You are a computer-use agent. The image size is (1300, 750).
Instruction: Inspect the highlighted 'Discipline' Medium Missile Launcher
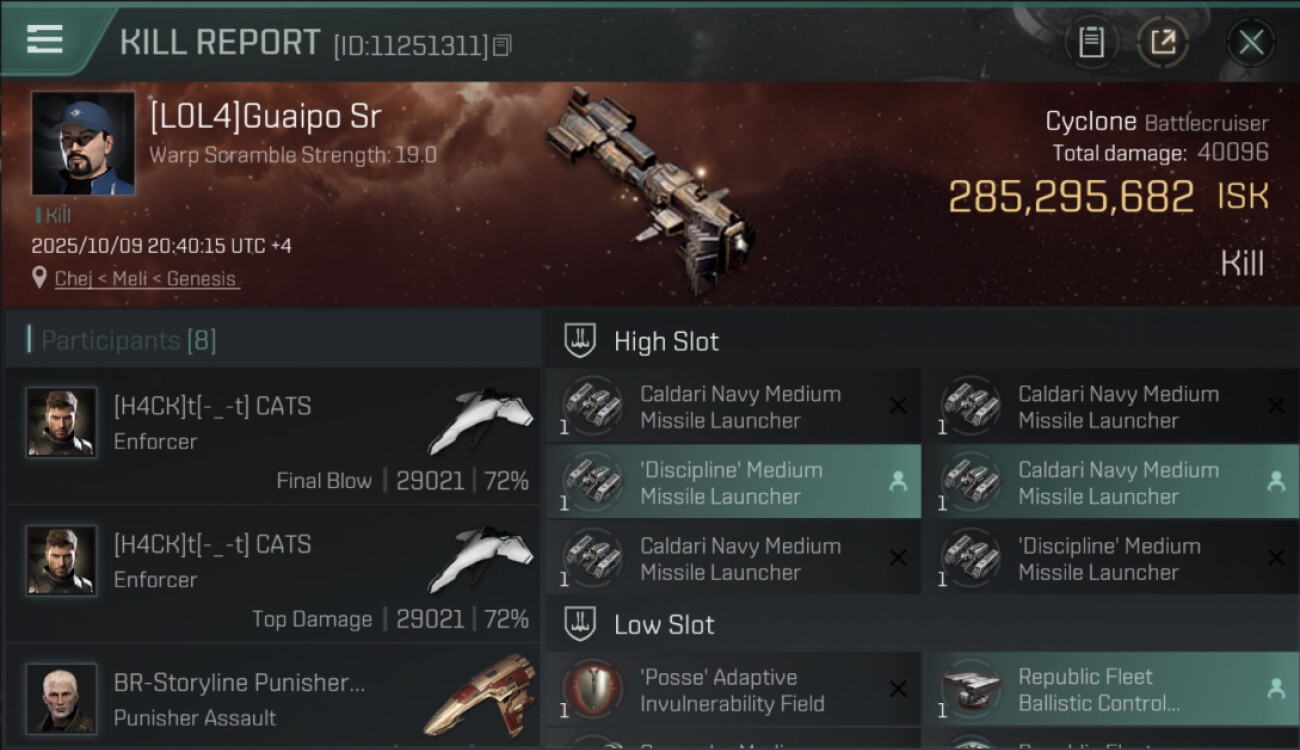(732, 482)
